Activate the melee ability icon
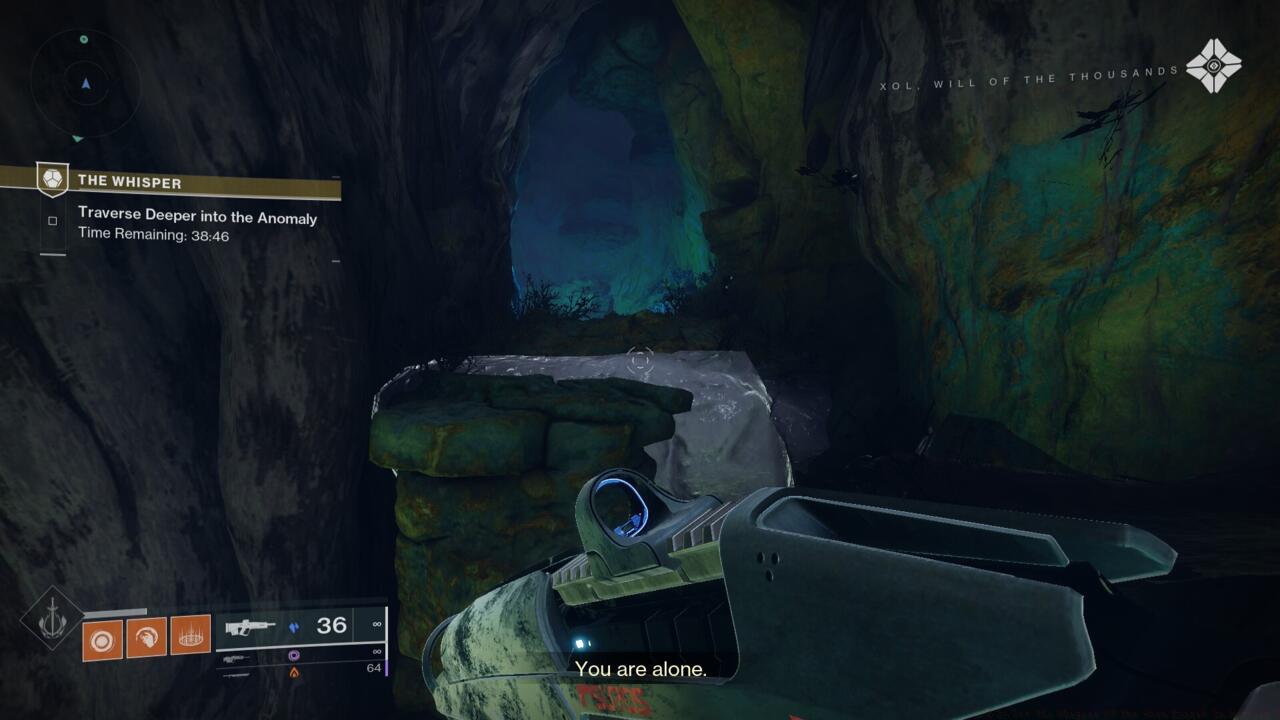The height and width of the screenshot is (720, 1280). coord(146,636)
